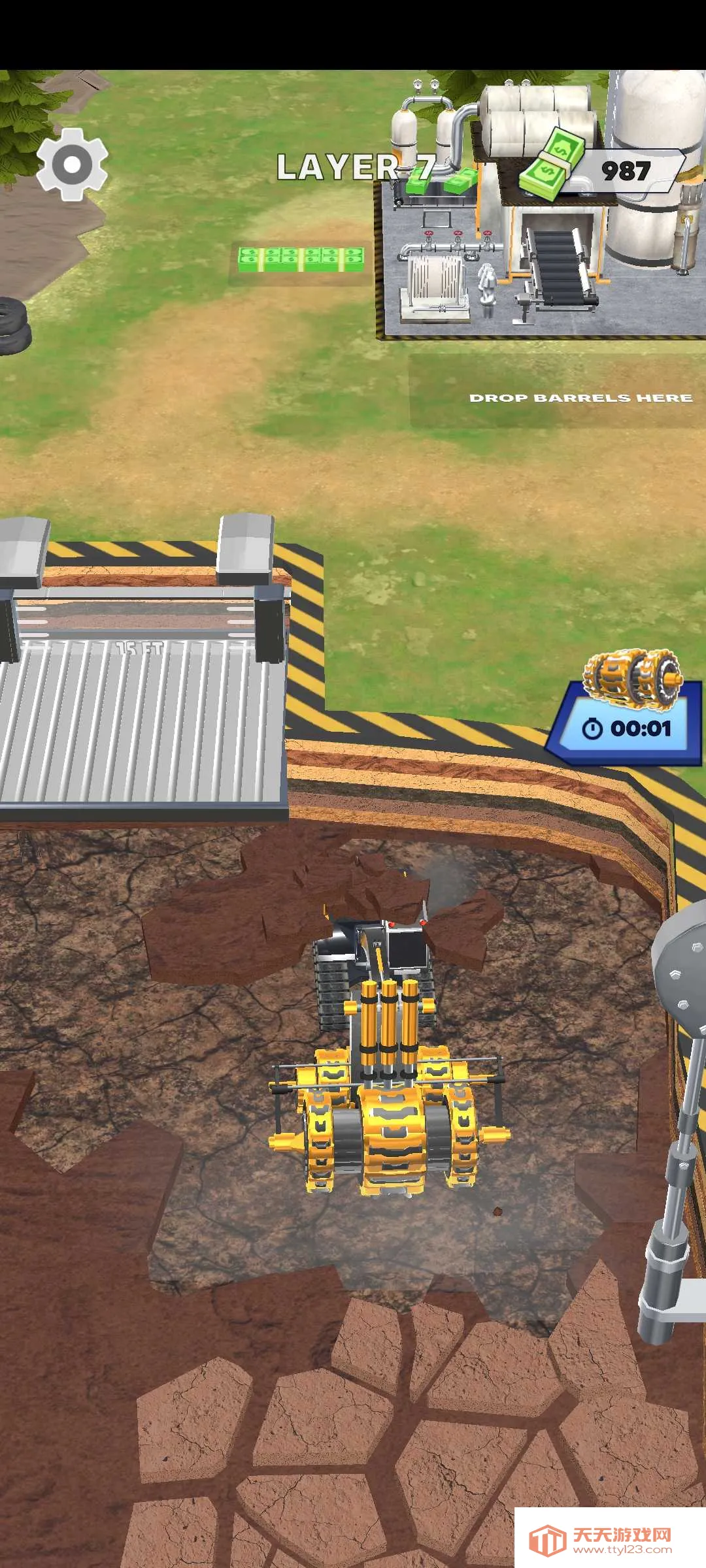Screen dimensions: 706x1568
Task: Open the gear settings menu
Action: tap(72, 164)
